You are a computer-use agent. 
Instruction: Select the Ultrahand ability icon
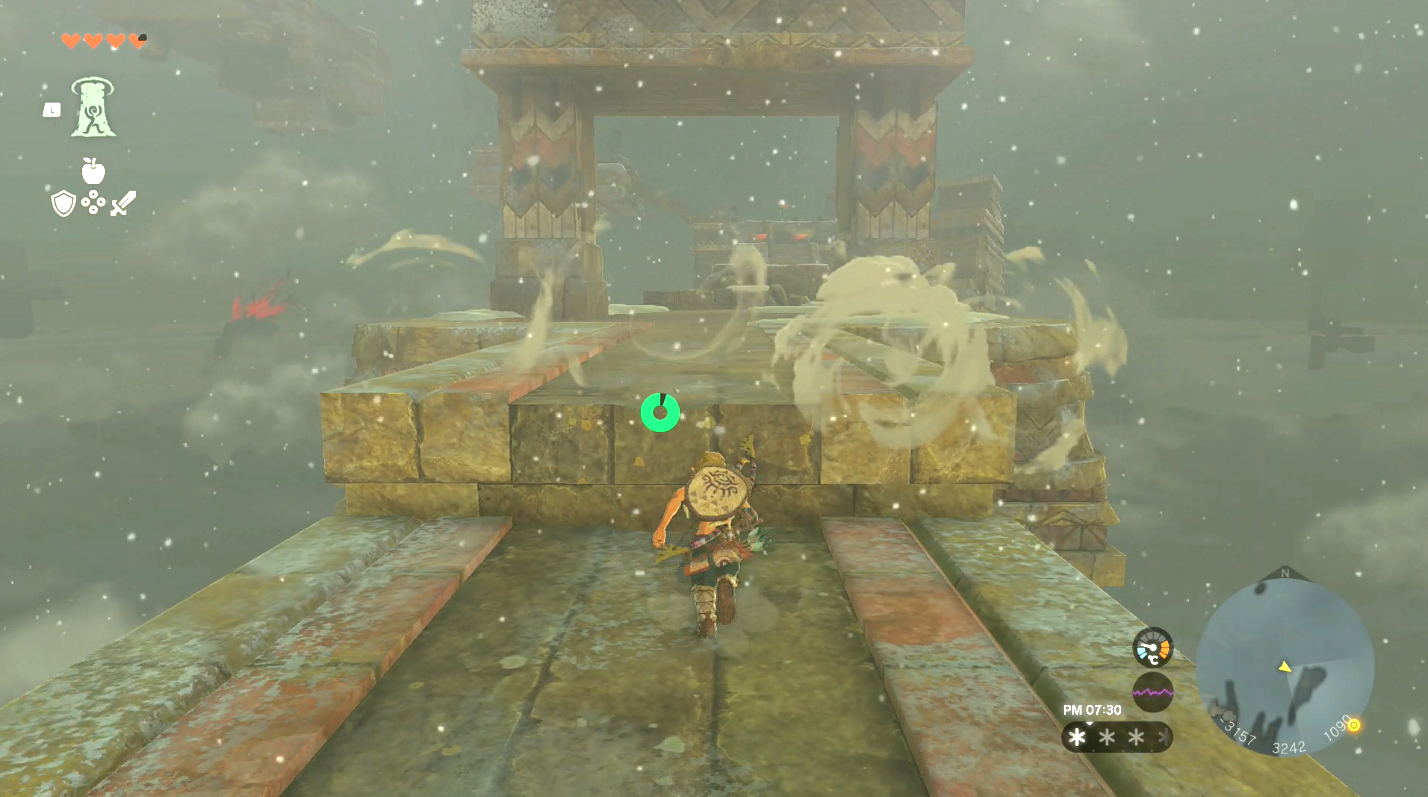93,107
